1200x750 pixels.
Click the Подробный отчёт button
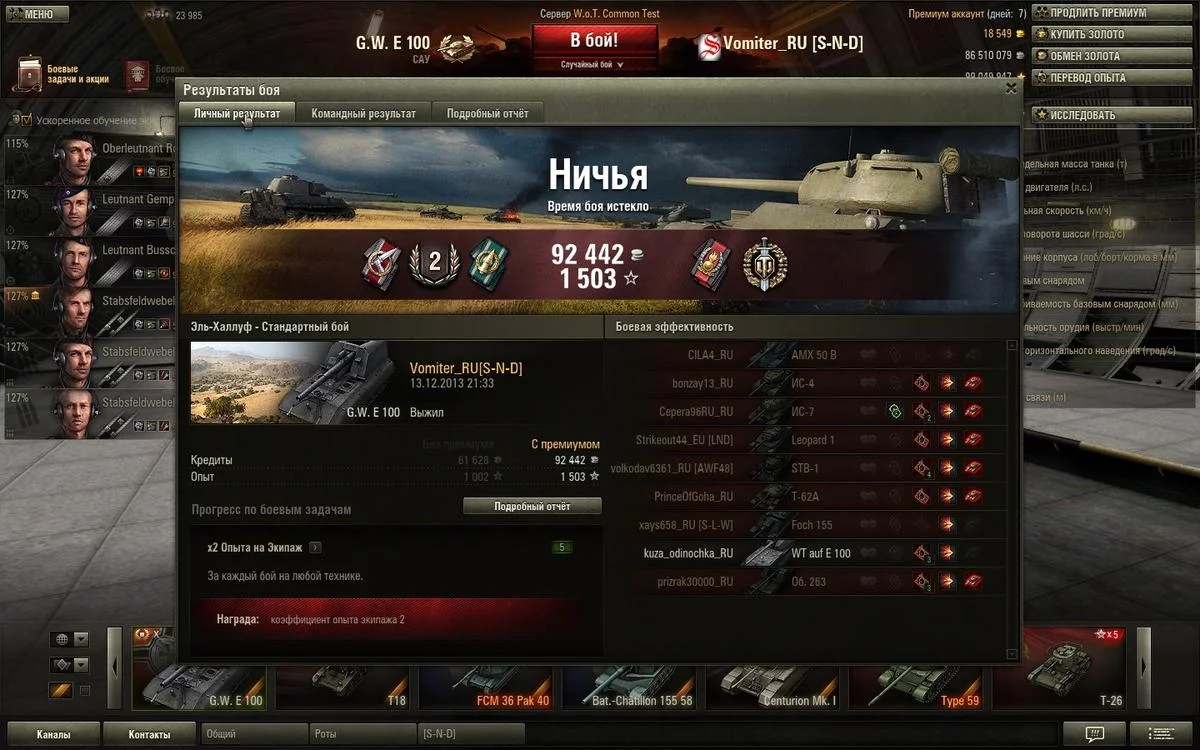point(532,506)
